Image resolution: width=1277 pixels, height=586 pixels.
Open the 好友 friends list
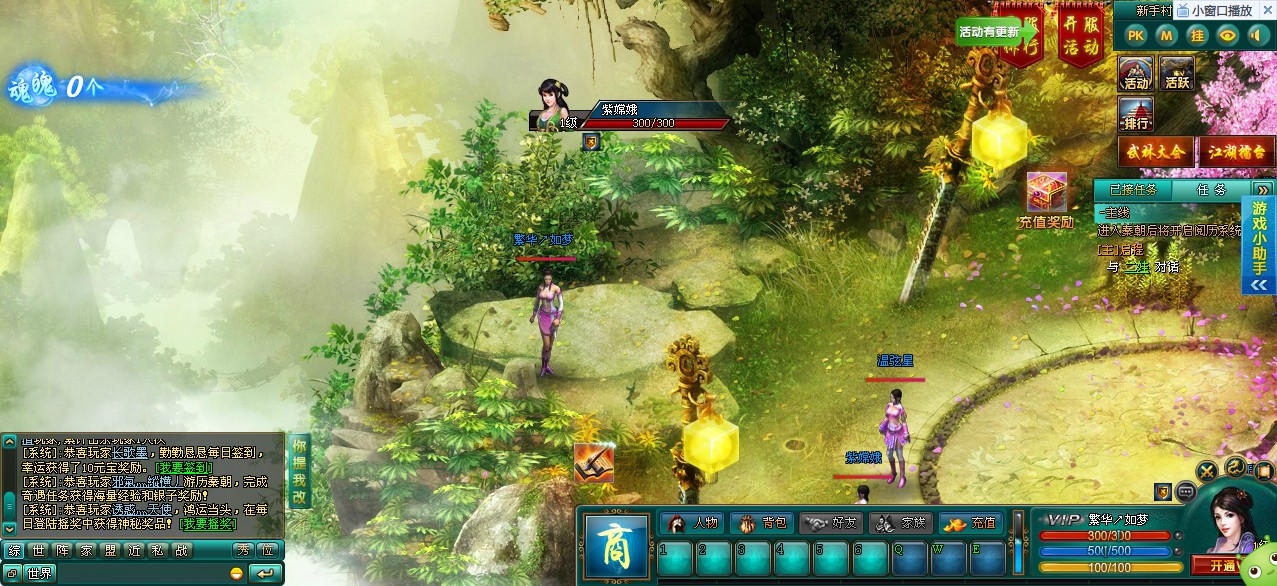click(x=831, y=523)
